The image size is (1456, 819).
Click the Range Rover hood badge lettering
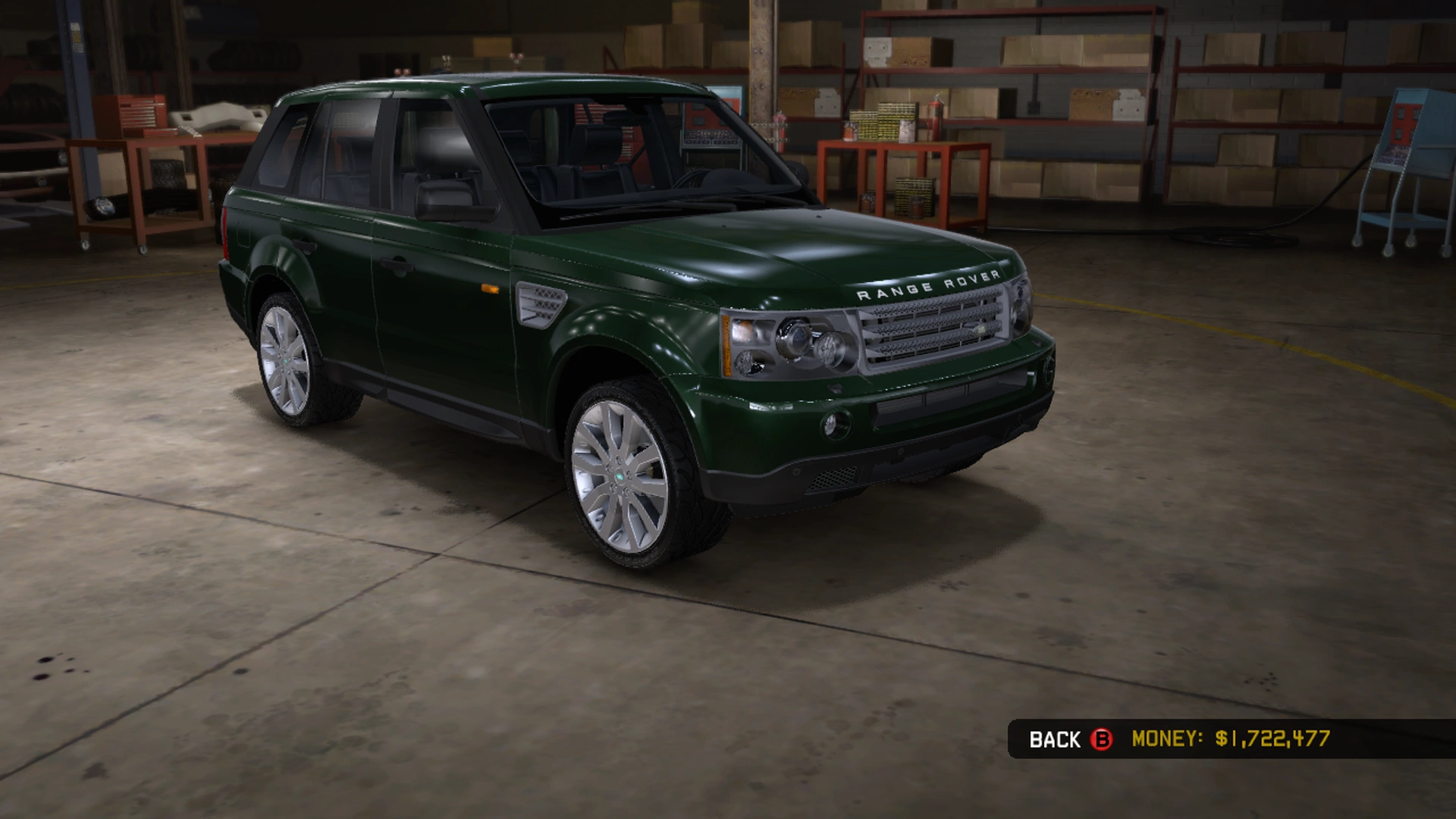tap(928, 285)
